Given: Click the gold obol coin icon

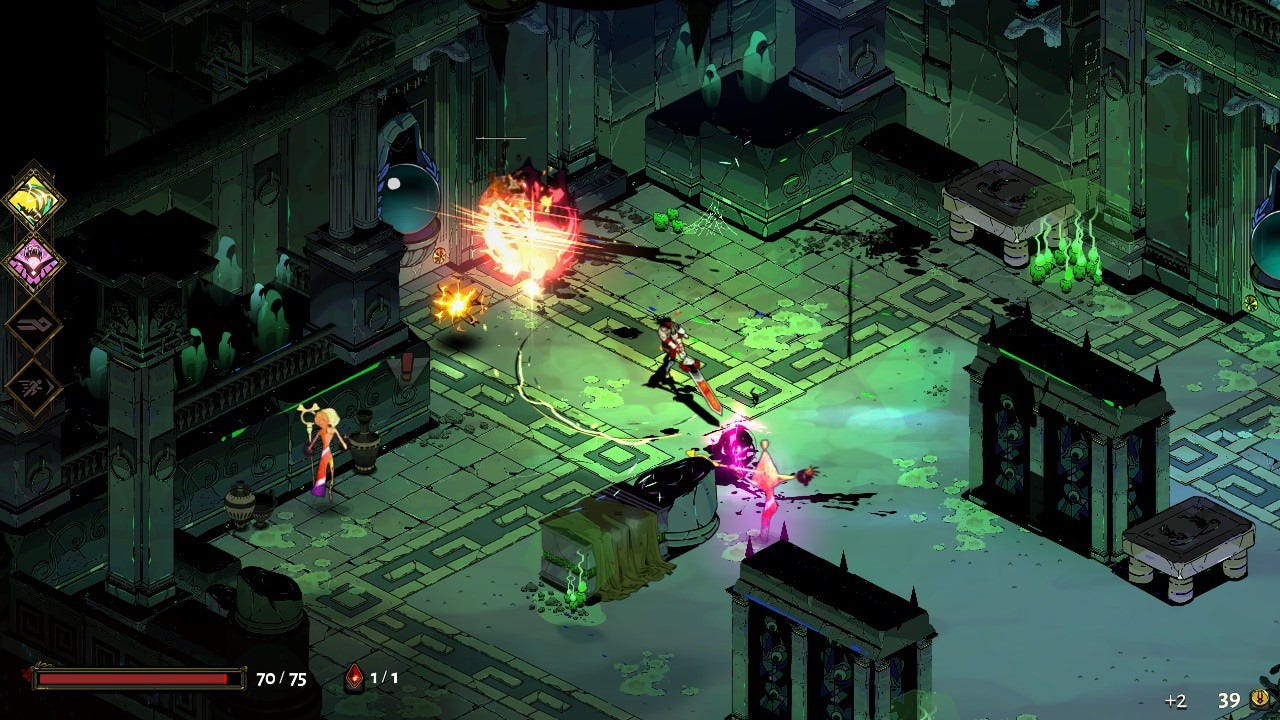Looking at the screenshot, I should 1261,699.
